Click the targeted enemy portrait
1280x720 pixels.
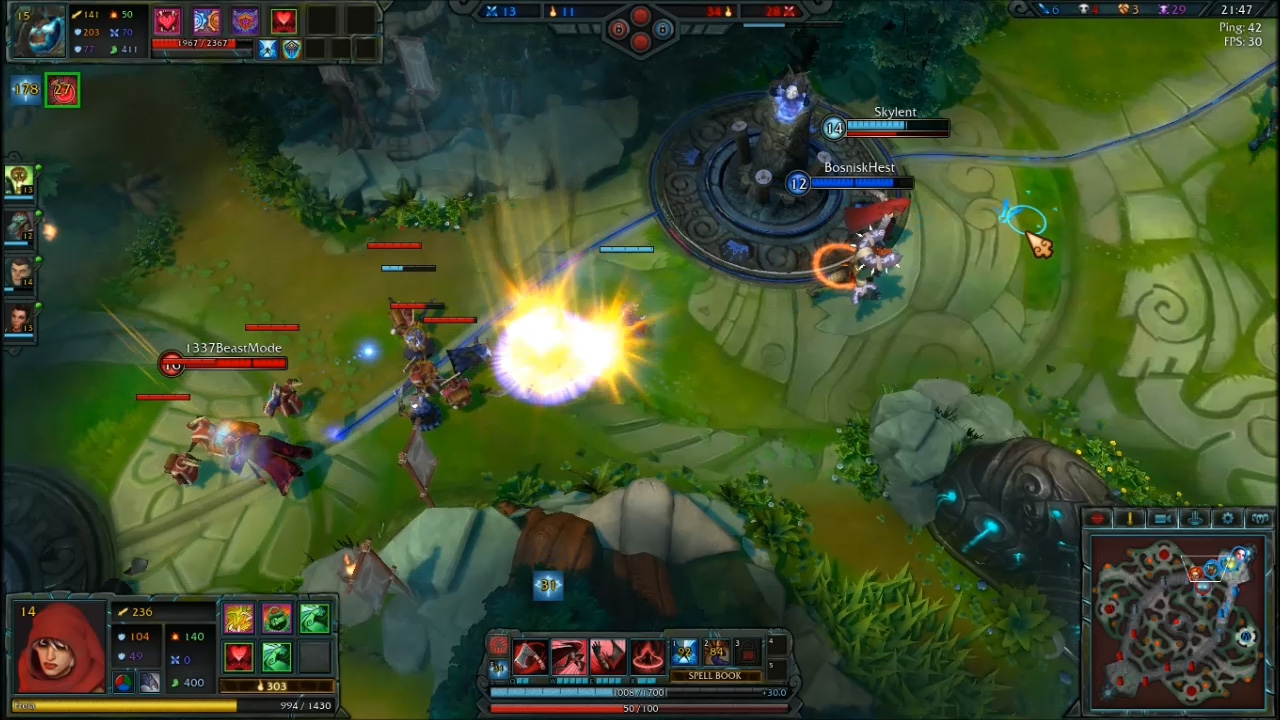(x=36, y=30)
